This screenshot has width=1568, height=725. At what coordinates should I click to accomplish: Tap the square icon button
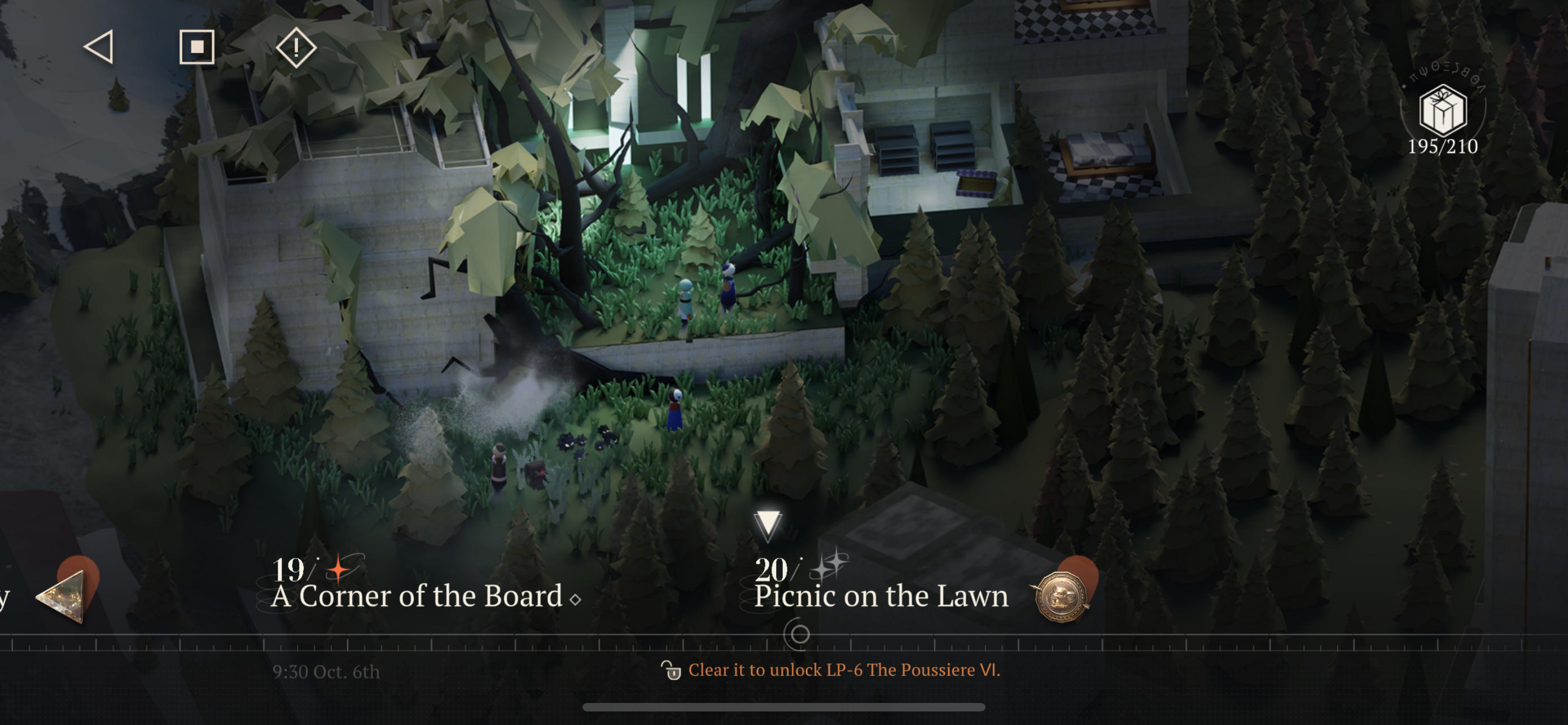pos(196,47)
